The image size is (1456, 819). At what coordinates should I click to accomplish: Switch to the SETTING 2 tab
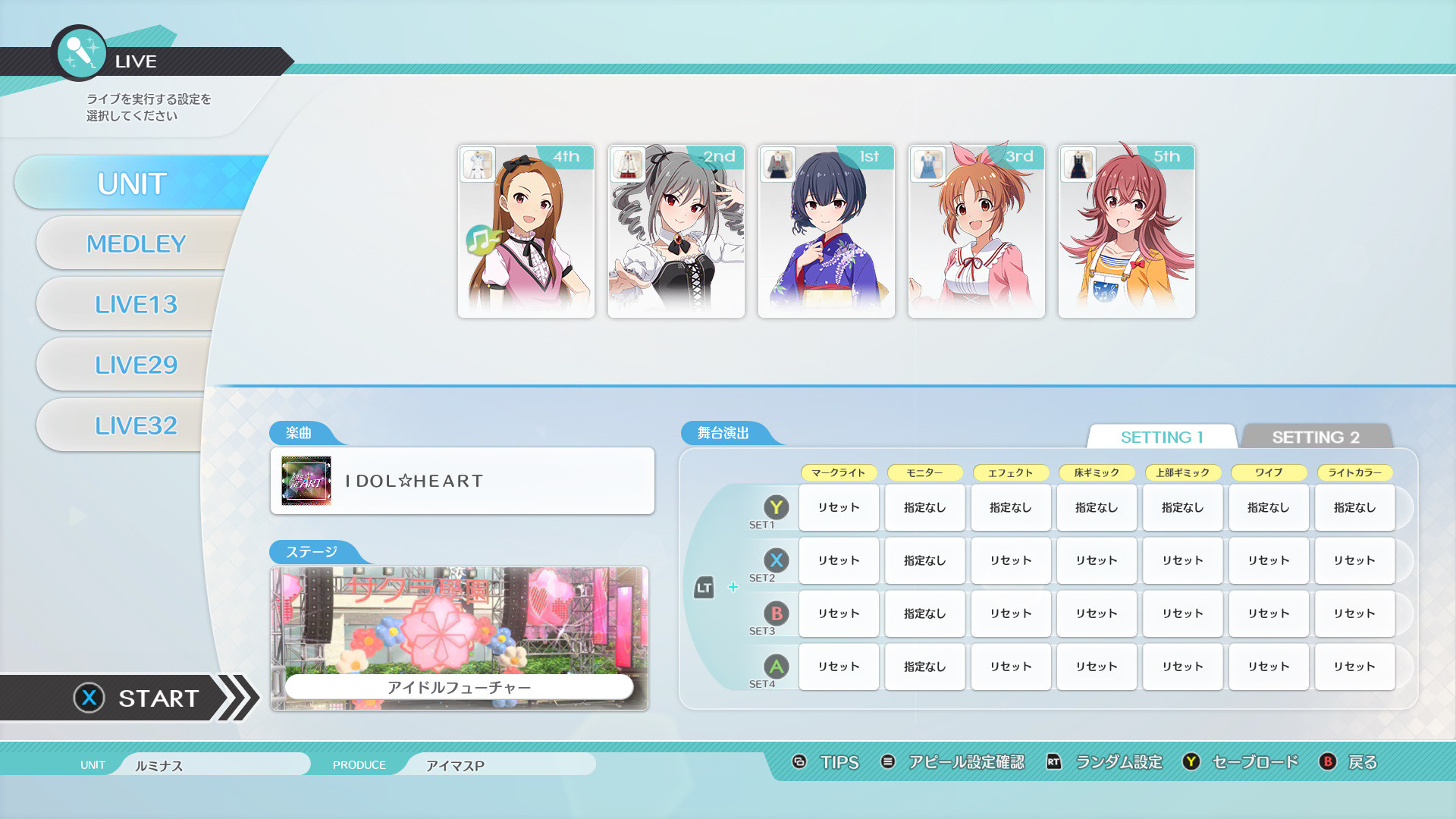(x=1318, y=437)
